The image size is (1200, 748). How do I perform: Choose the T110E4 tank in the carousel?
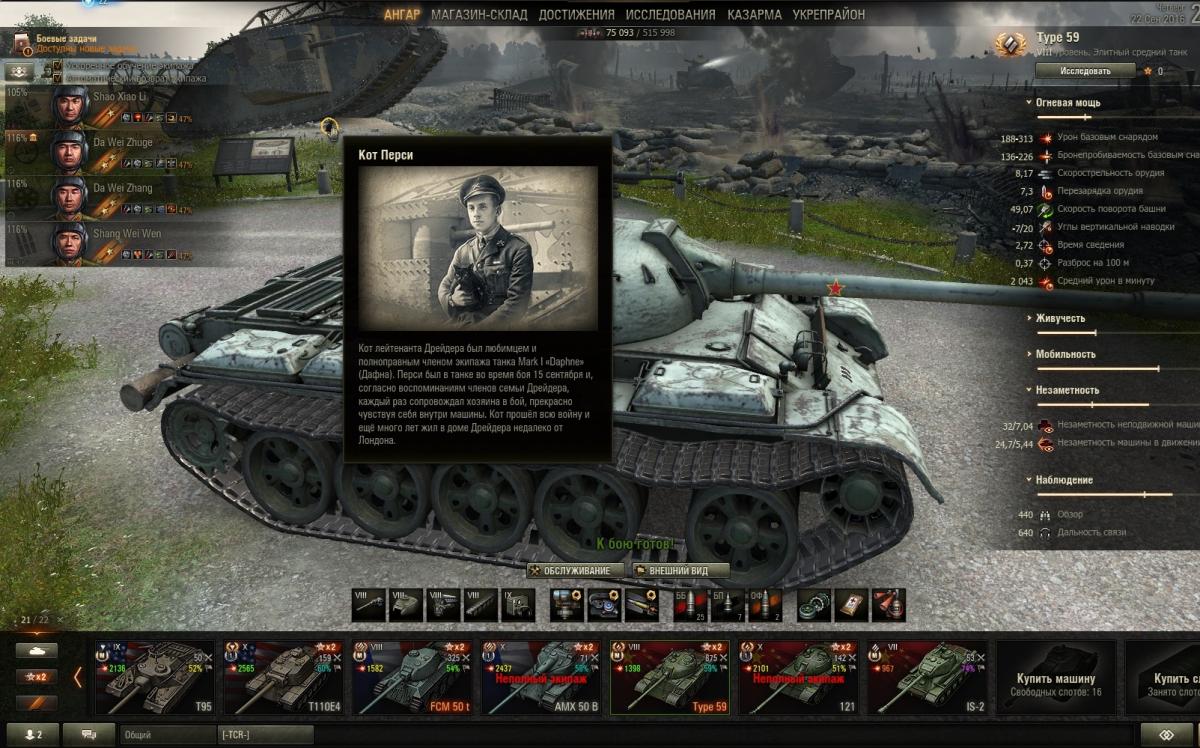pos(283,677)
